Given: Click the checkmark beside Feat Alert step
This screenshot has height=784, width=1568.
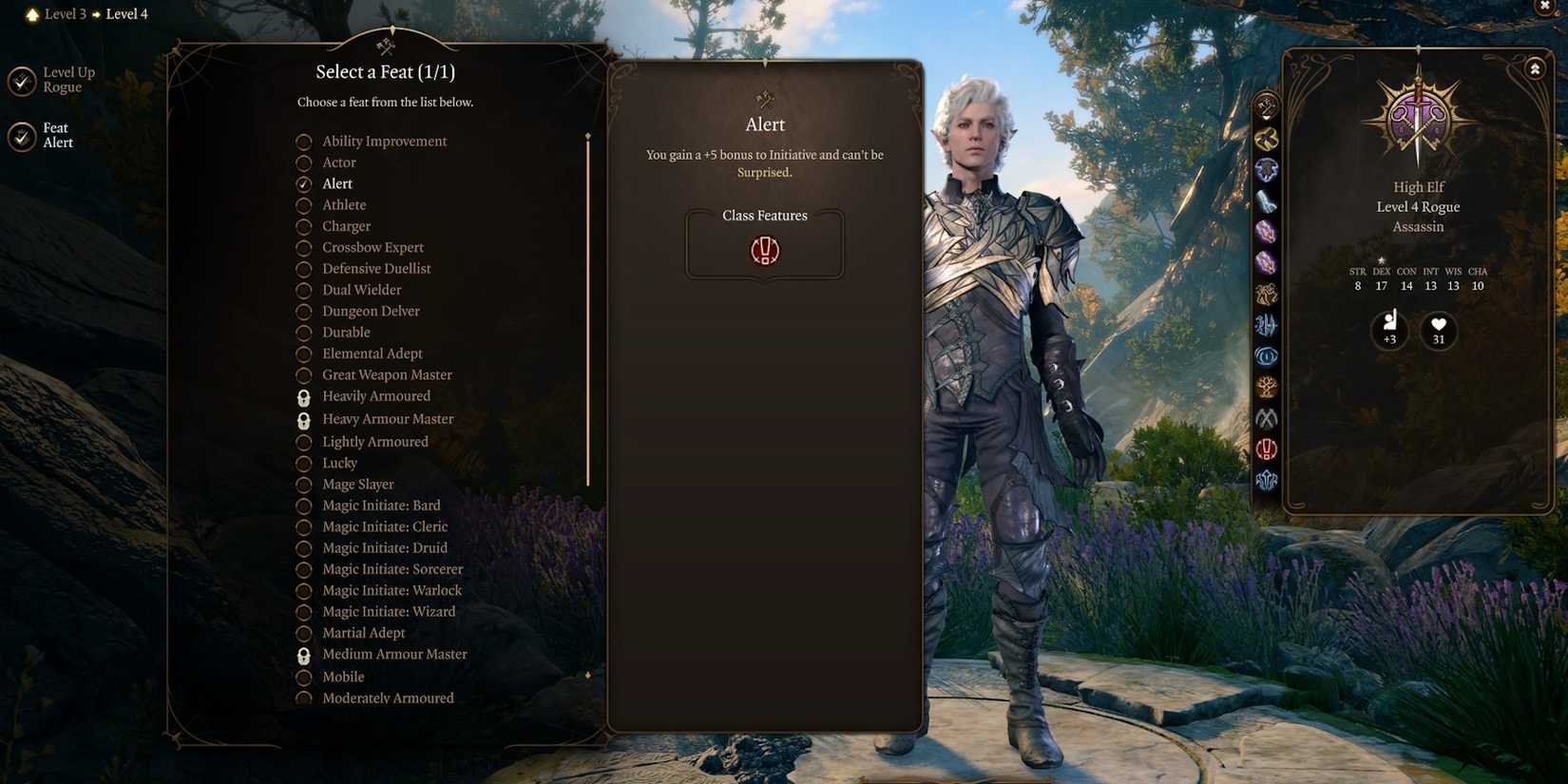Looking at the screenshot, I should click(x=21, y=135).
